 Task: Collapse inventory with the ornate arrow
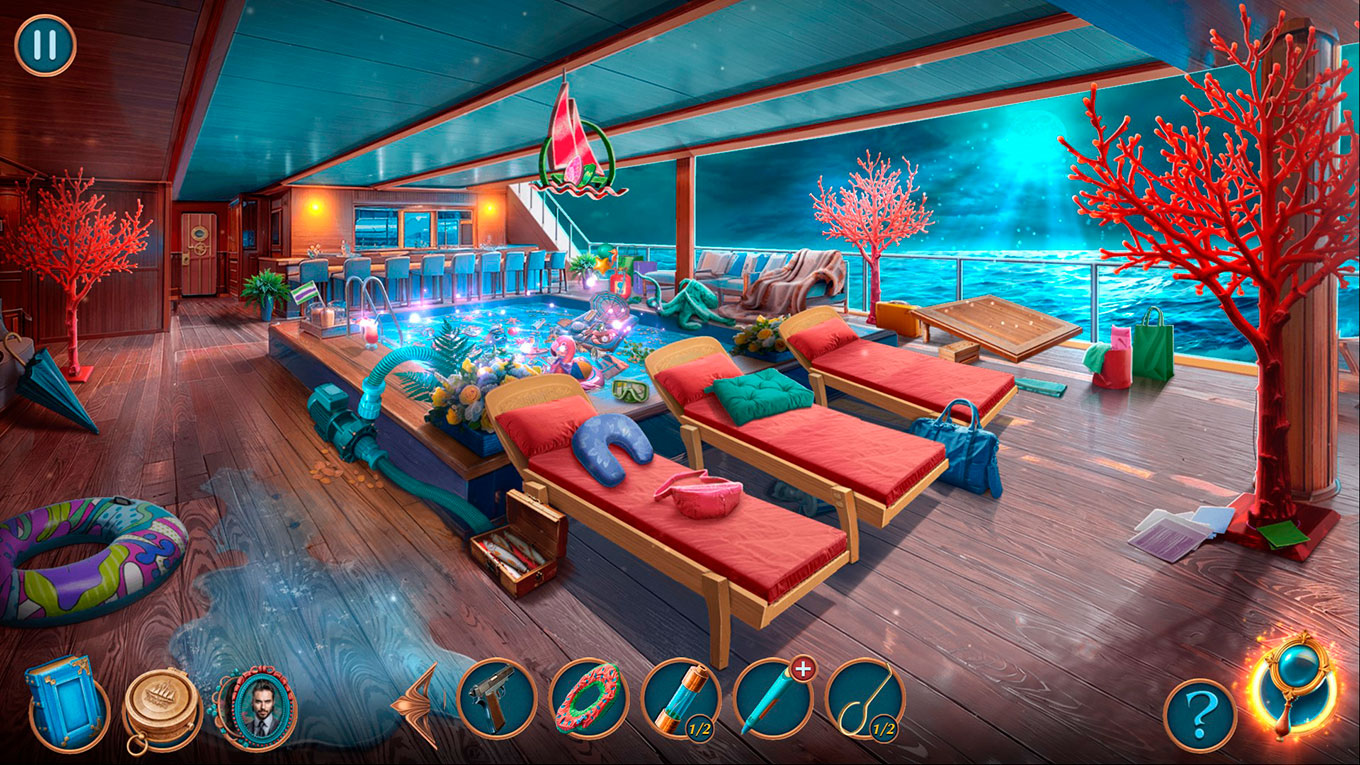point(418,704)
